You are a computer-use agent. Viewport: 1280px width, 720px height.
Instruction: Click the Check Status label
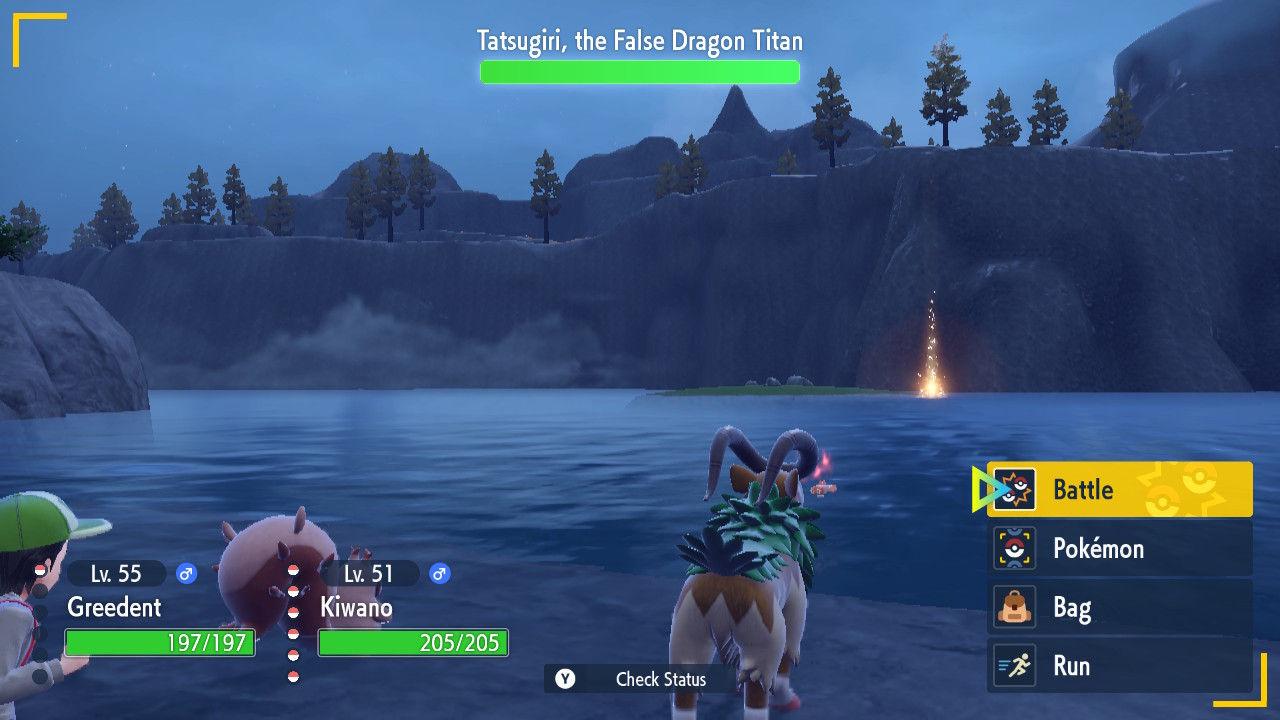click(660, 679)
